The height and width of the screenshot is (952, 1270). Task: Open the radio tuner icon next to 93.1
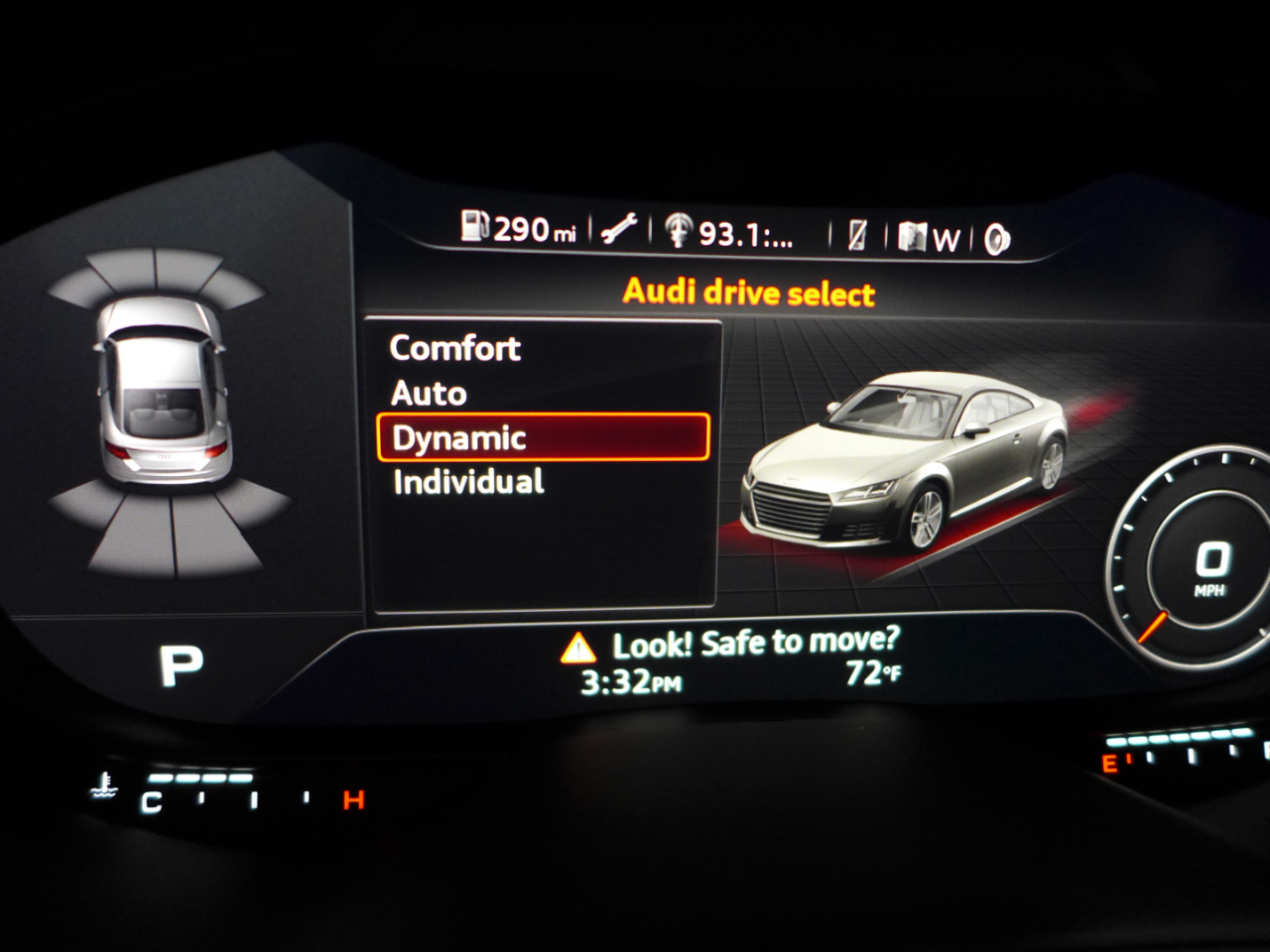(679, 230)
